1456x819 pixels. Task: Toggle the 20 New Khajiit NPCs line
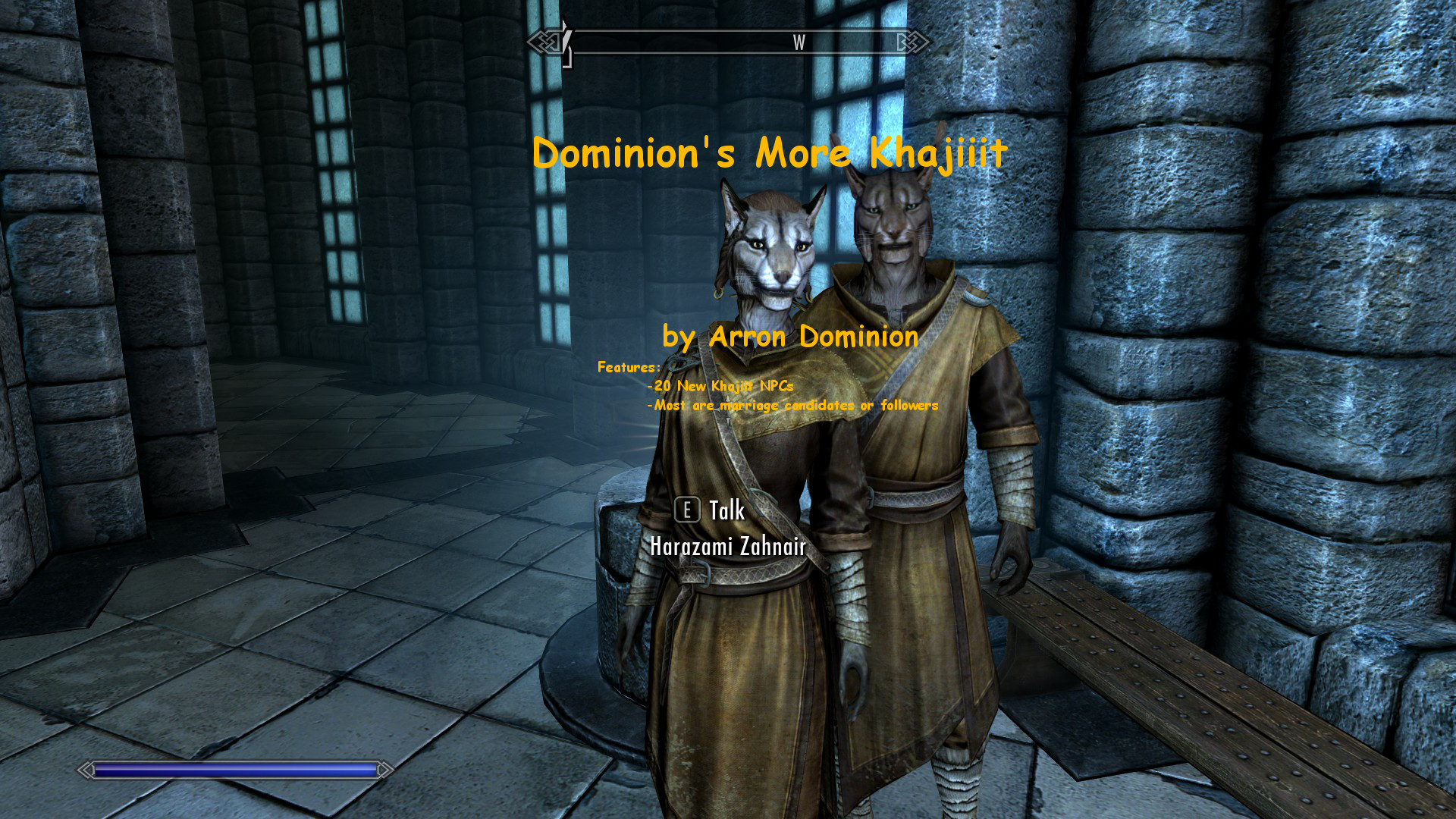point(719,386)
